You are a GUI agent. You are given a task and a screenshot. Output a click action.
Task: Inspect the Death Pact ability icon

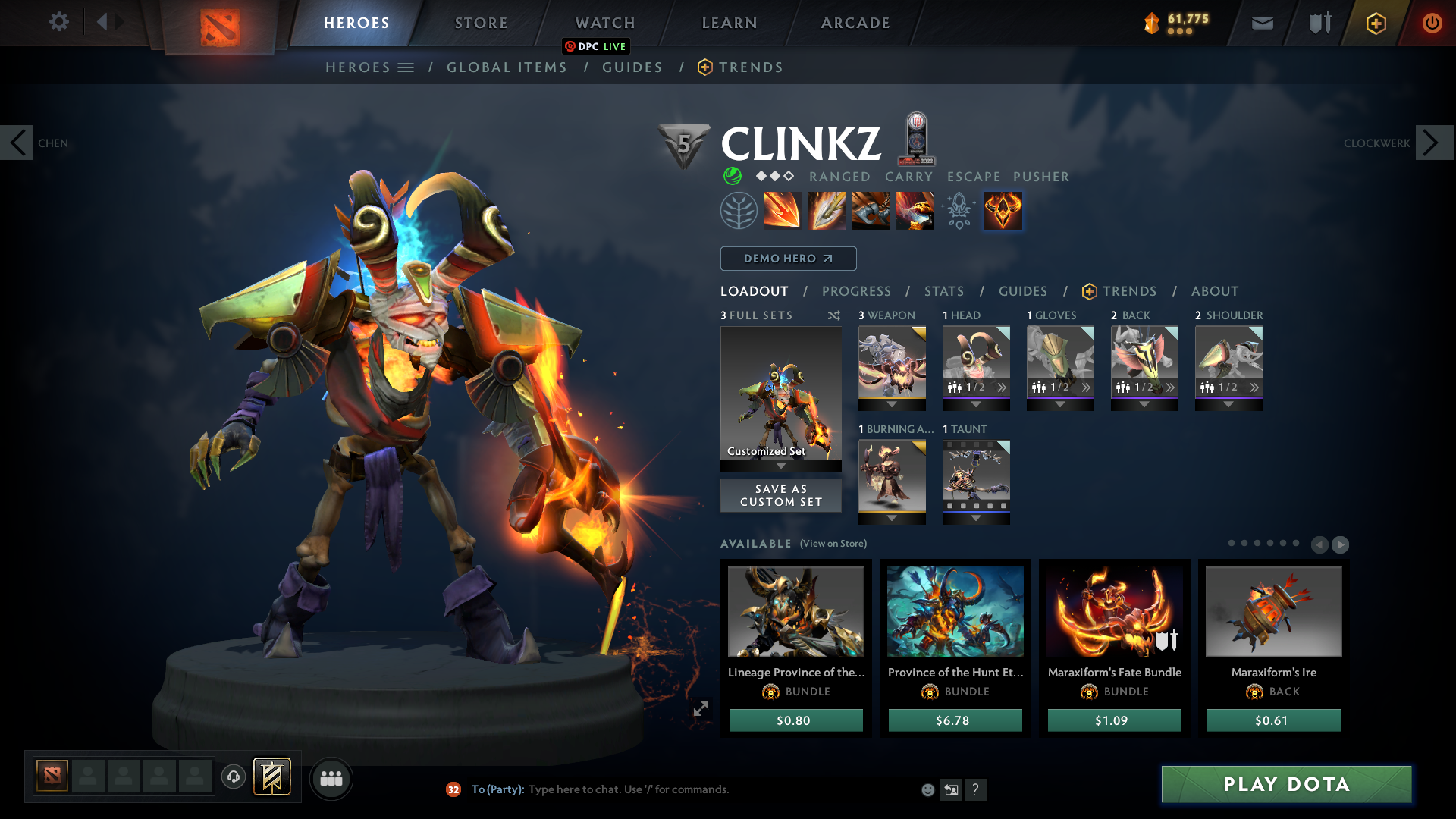[915, 210]
